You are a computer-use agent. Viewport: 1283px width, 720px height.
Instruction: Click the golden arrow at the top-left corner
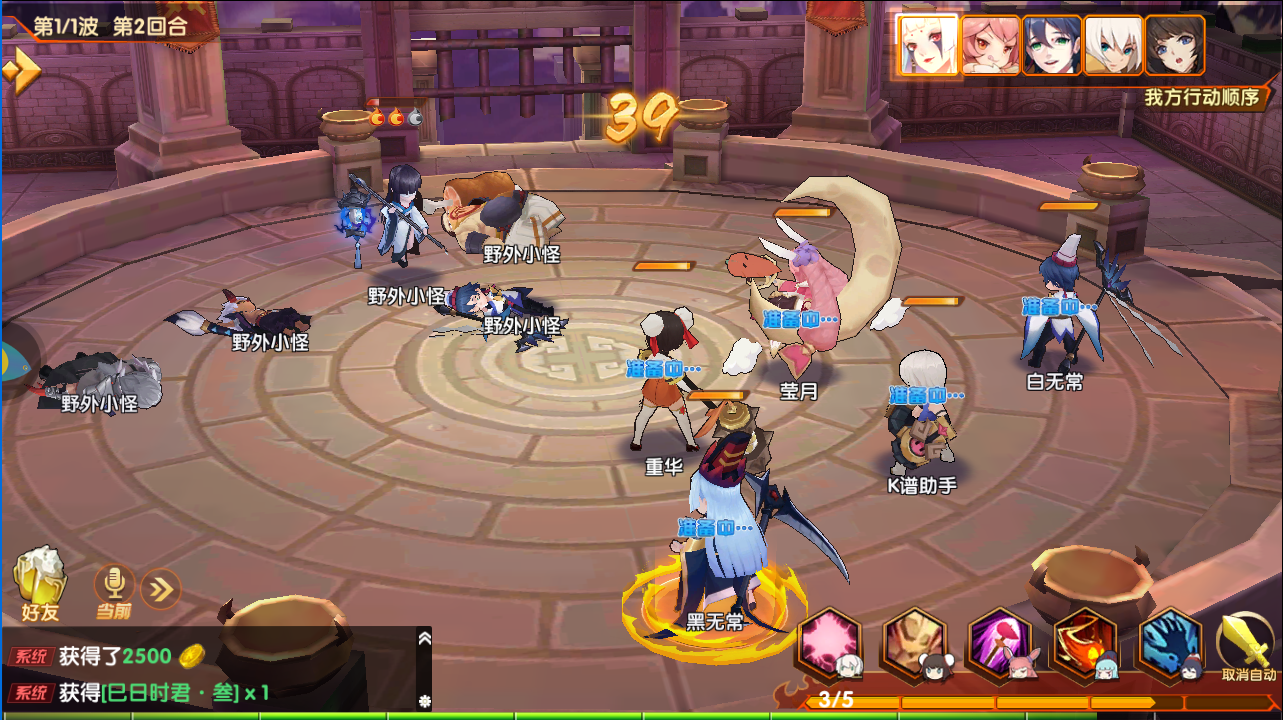pos(22,72)
